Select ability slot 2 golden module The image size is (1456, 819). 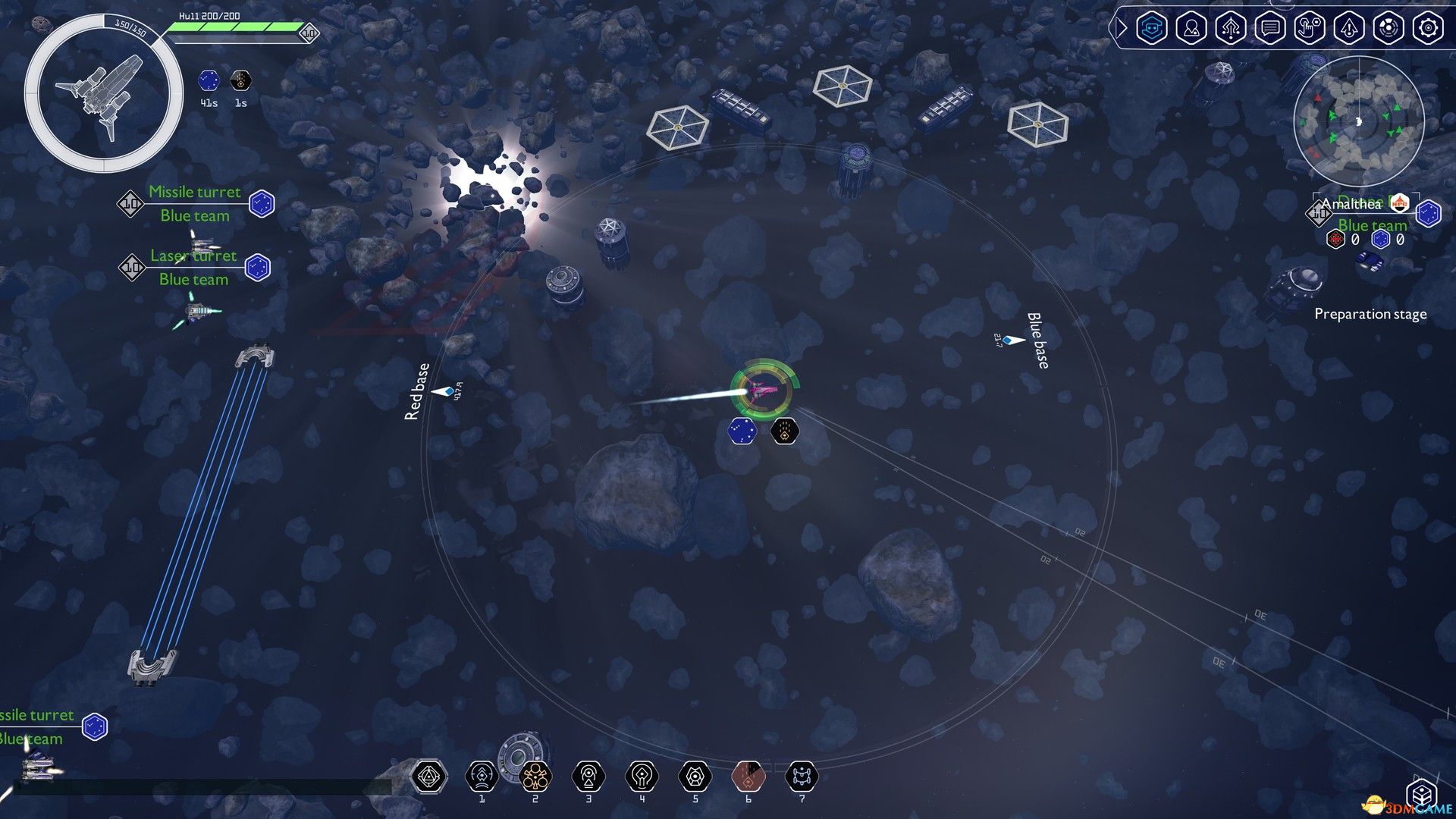point(535,777)
